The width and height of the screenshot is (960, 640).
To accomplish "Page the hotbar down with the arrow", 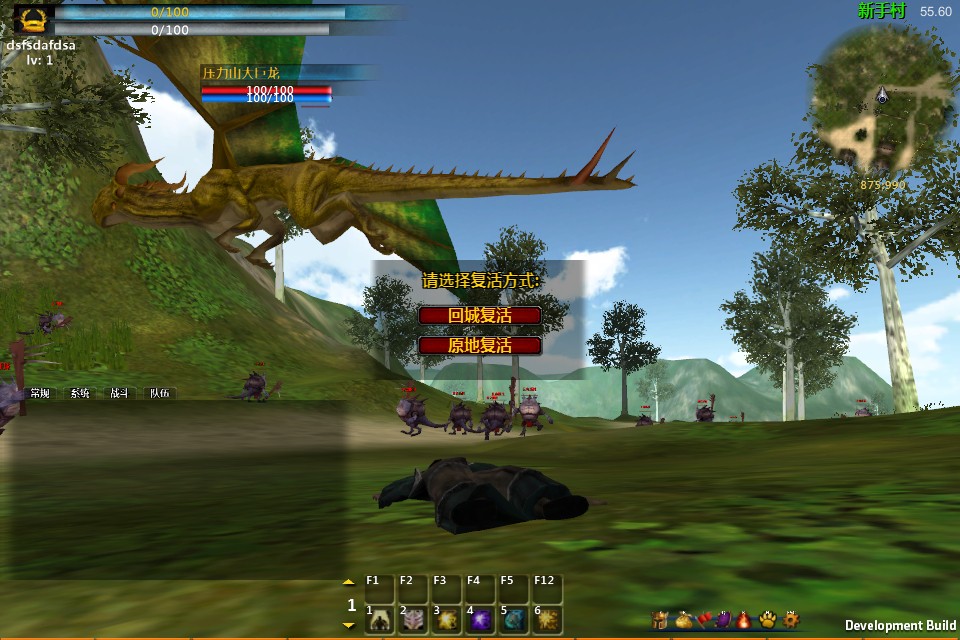I will (348, 625).
